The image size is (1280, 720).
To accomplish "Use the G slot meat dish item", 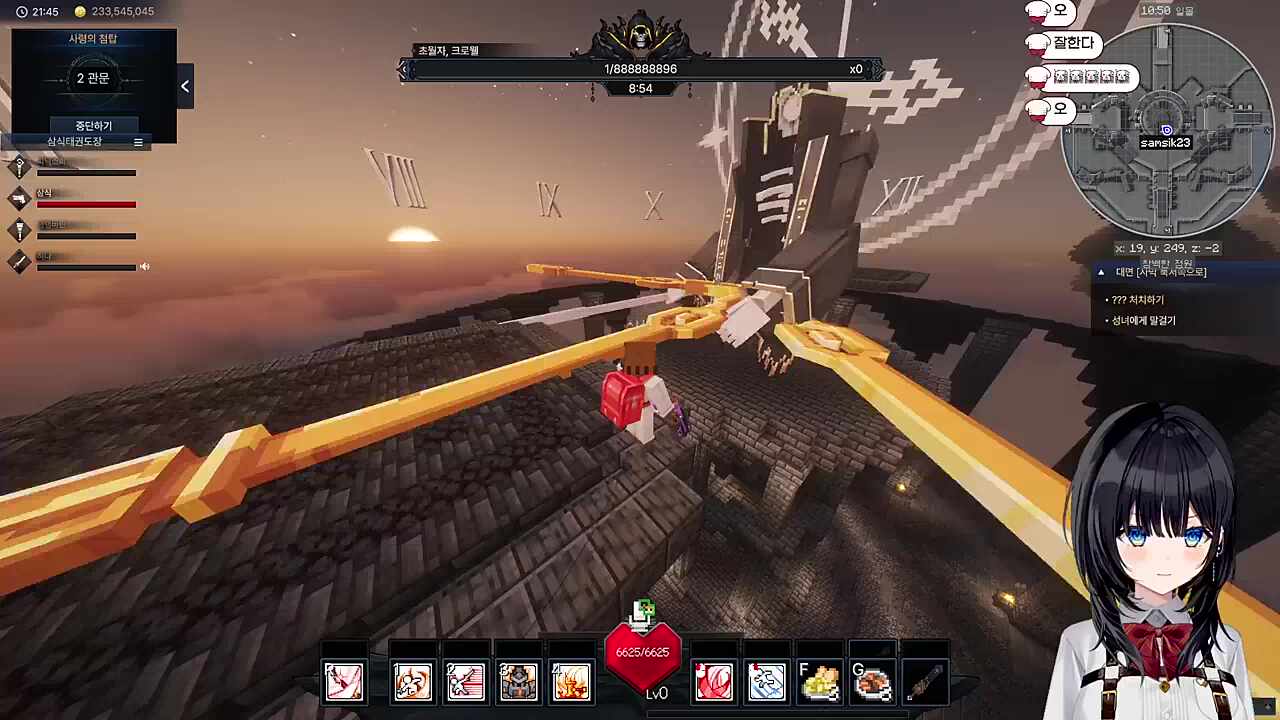I will [x=873, y=682].
